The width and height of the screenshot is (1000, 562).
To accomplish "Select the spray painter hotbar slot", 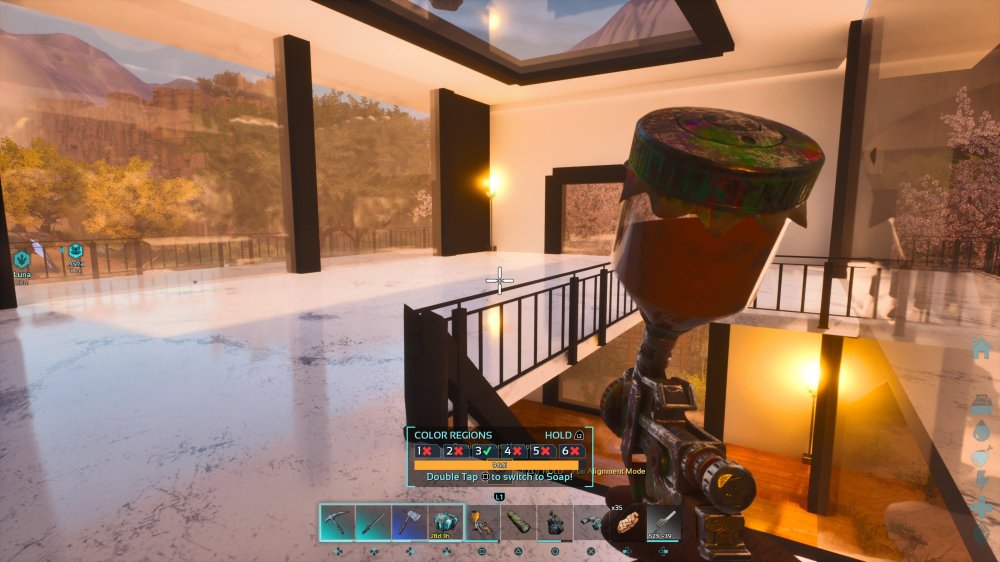I will 482,522.
